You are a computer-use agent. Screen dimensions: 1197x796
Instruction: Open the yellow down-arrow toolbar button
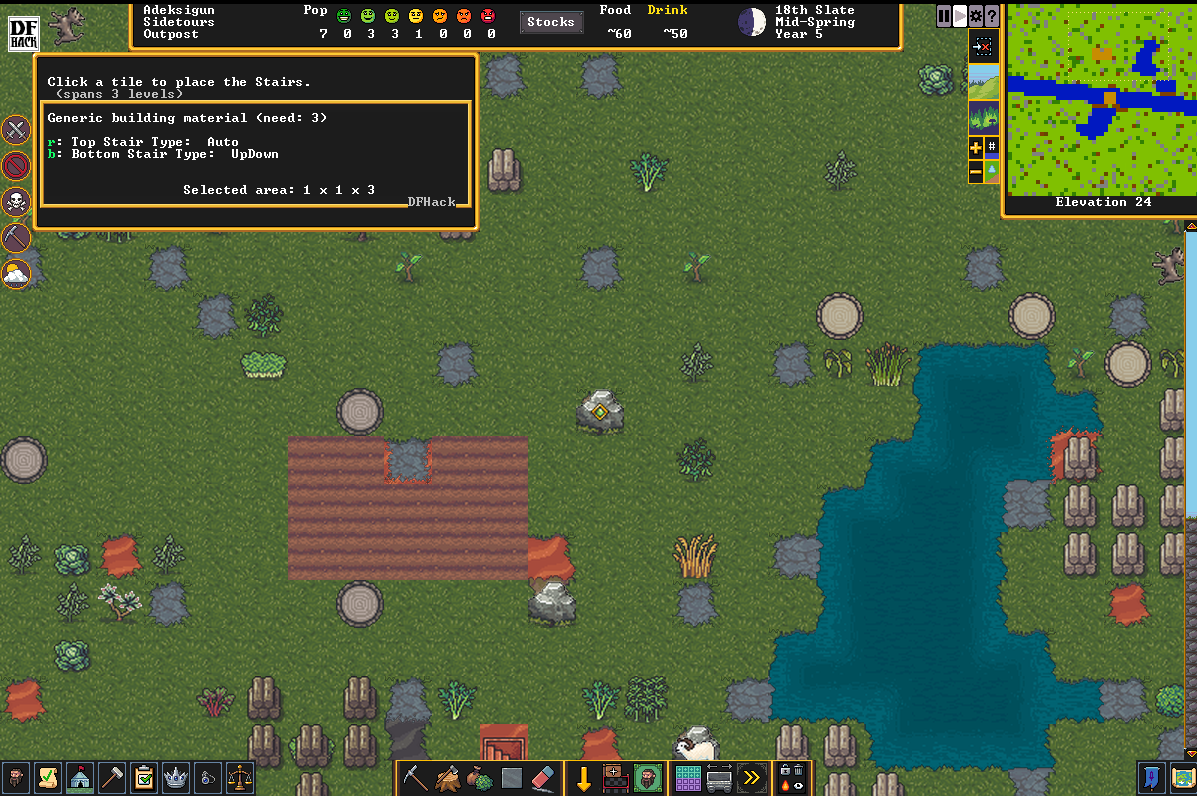[584, 778]
